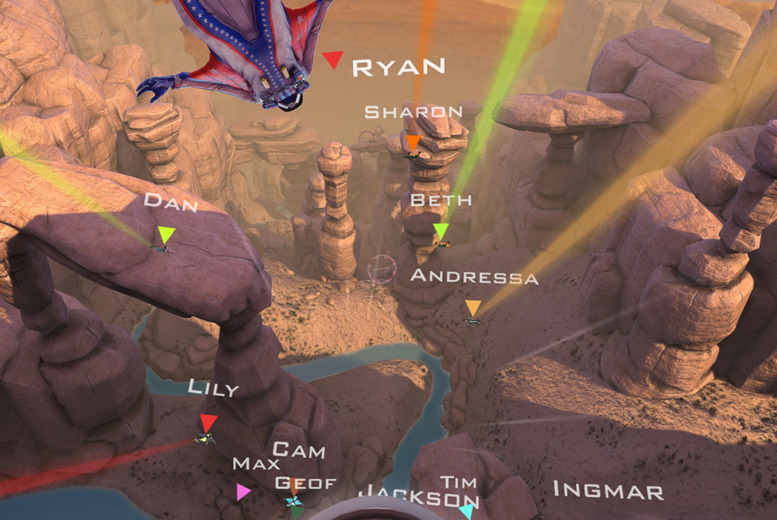This screenshot has height=520, width=777.
Task: Click the Ingmar player name tag
Action: (608, 491)
